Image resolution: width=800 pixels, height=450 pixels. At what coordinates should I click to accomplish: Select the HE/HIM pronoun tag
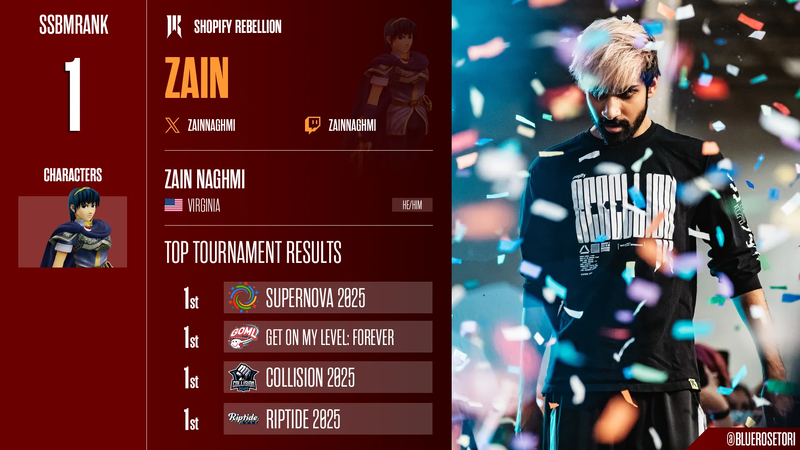coord(412,206)
